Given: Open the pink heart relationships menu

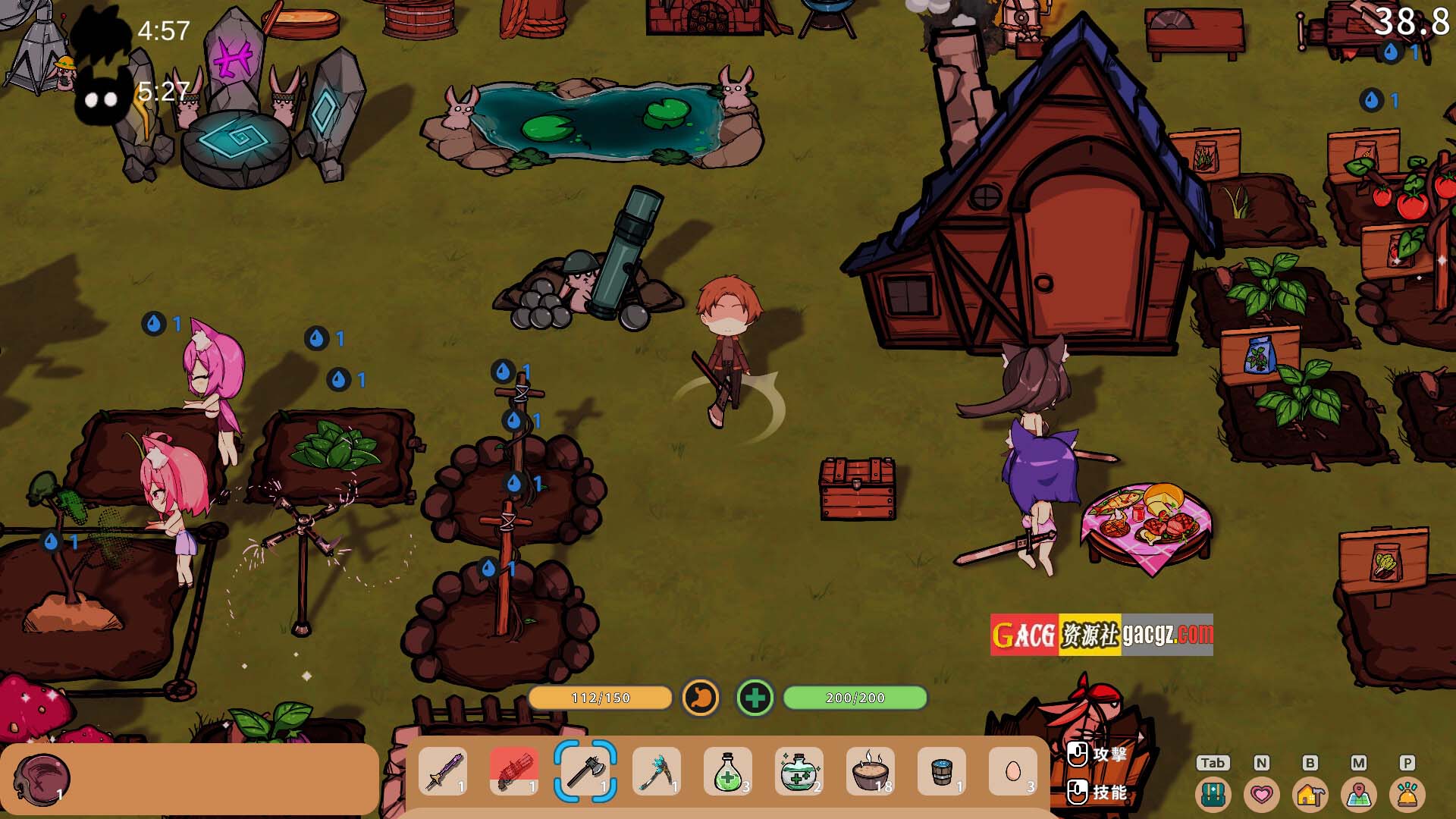Looking at the screenshot, I should coord(1262,794).
